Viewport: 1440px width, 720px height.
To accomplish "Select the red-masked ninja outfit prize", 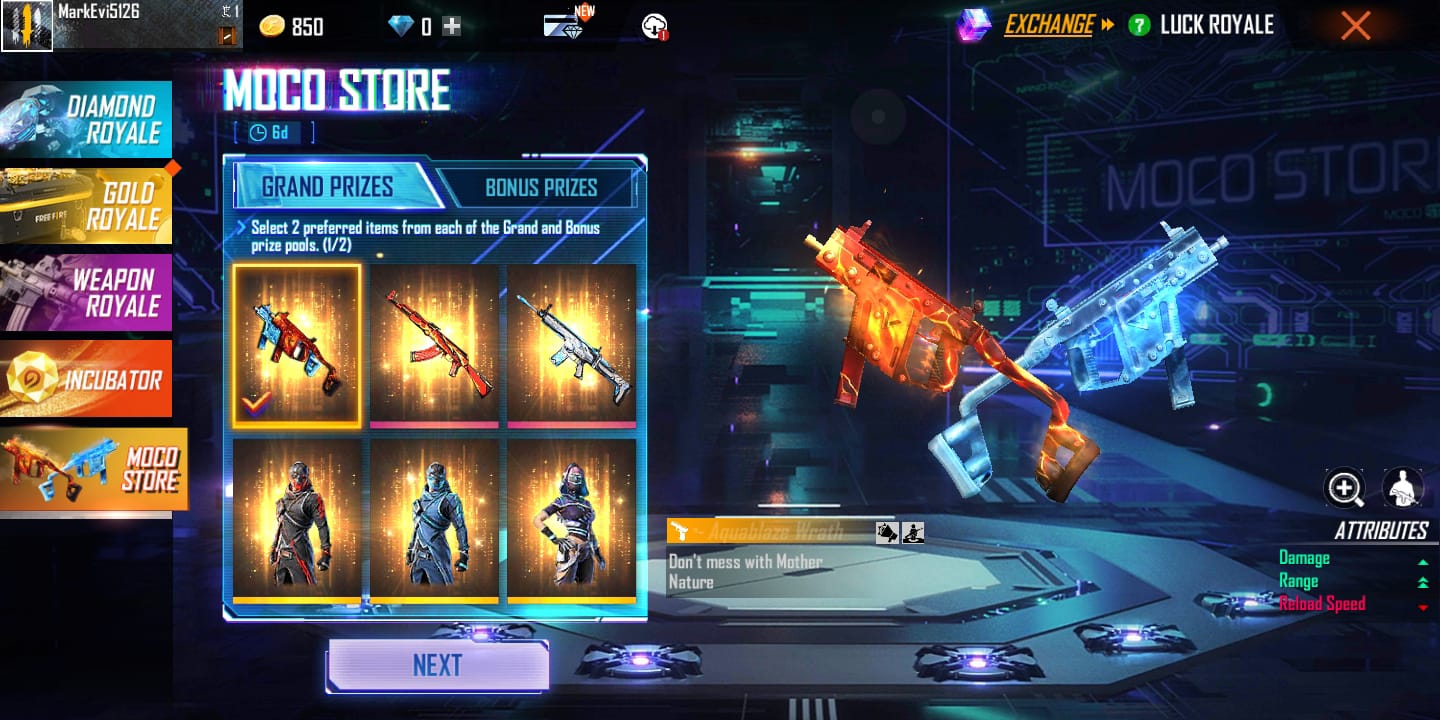I will pyautogui.click(x=297, y=520).
